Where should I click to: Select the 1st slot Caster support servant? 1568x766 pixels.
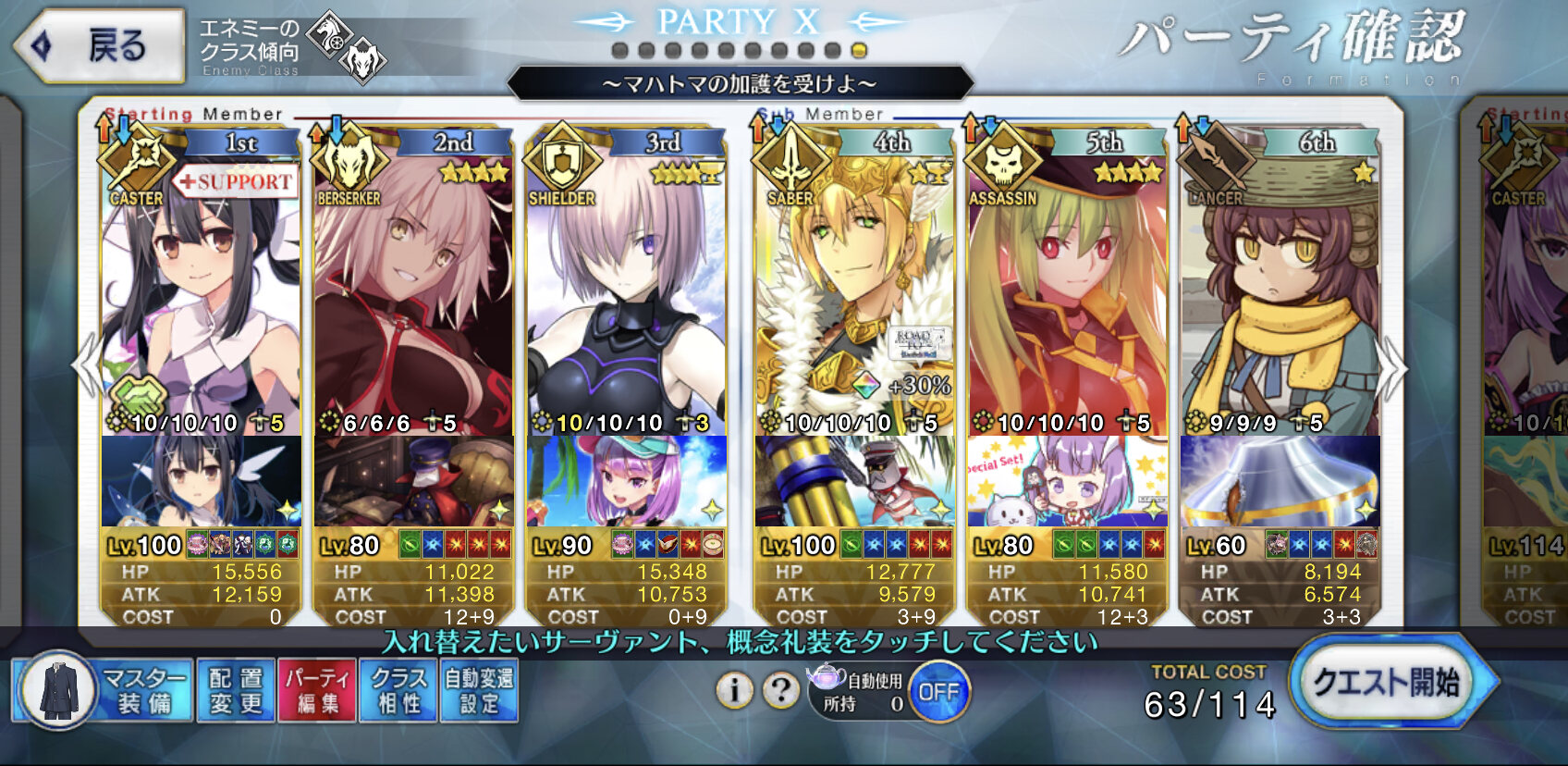tap(201, 296)
